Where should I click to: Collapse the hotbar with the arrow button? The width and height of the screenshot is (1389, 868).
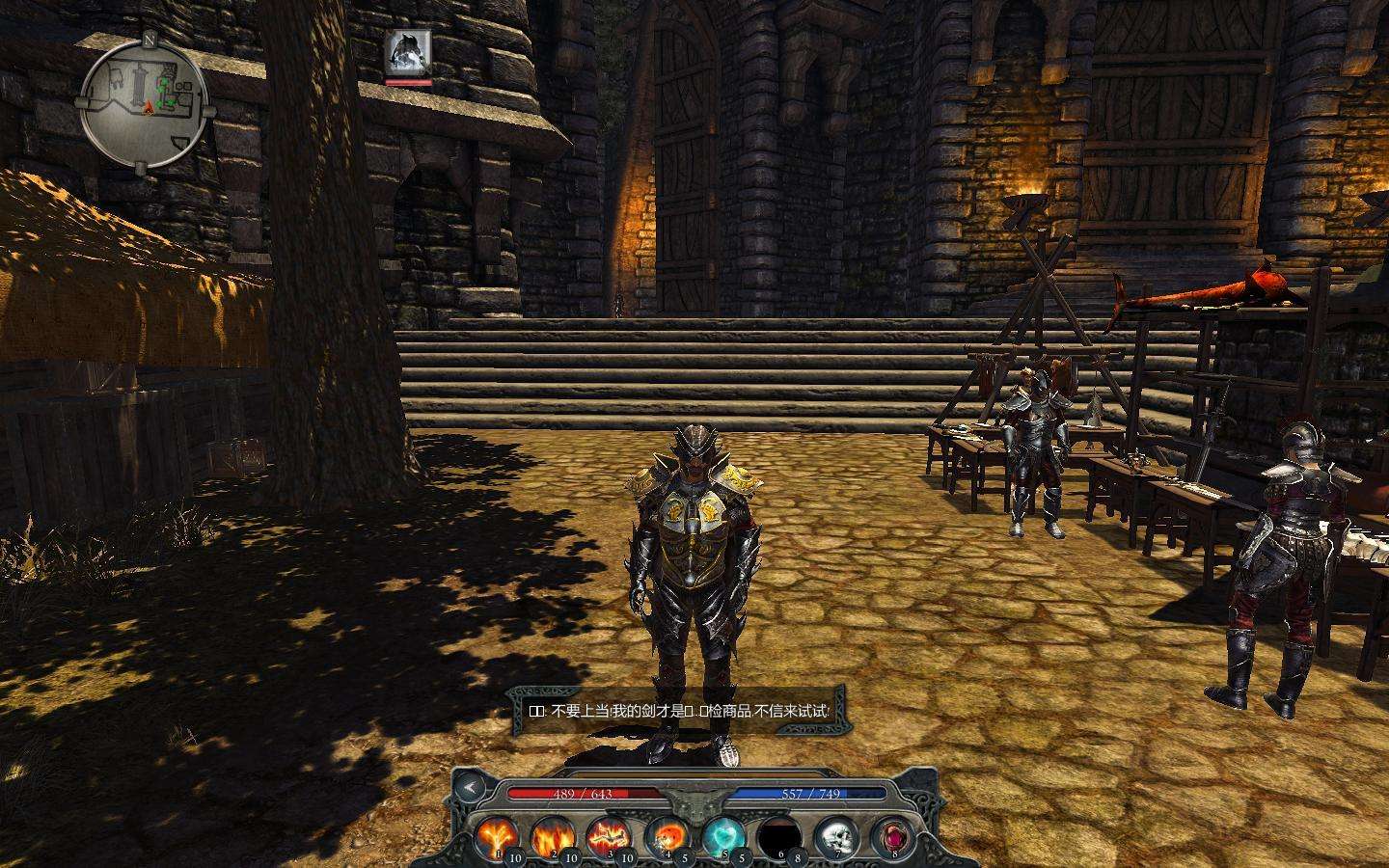point(470,788)
